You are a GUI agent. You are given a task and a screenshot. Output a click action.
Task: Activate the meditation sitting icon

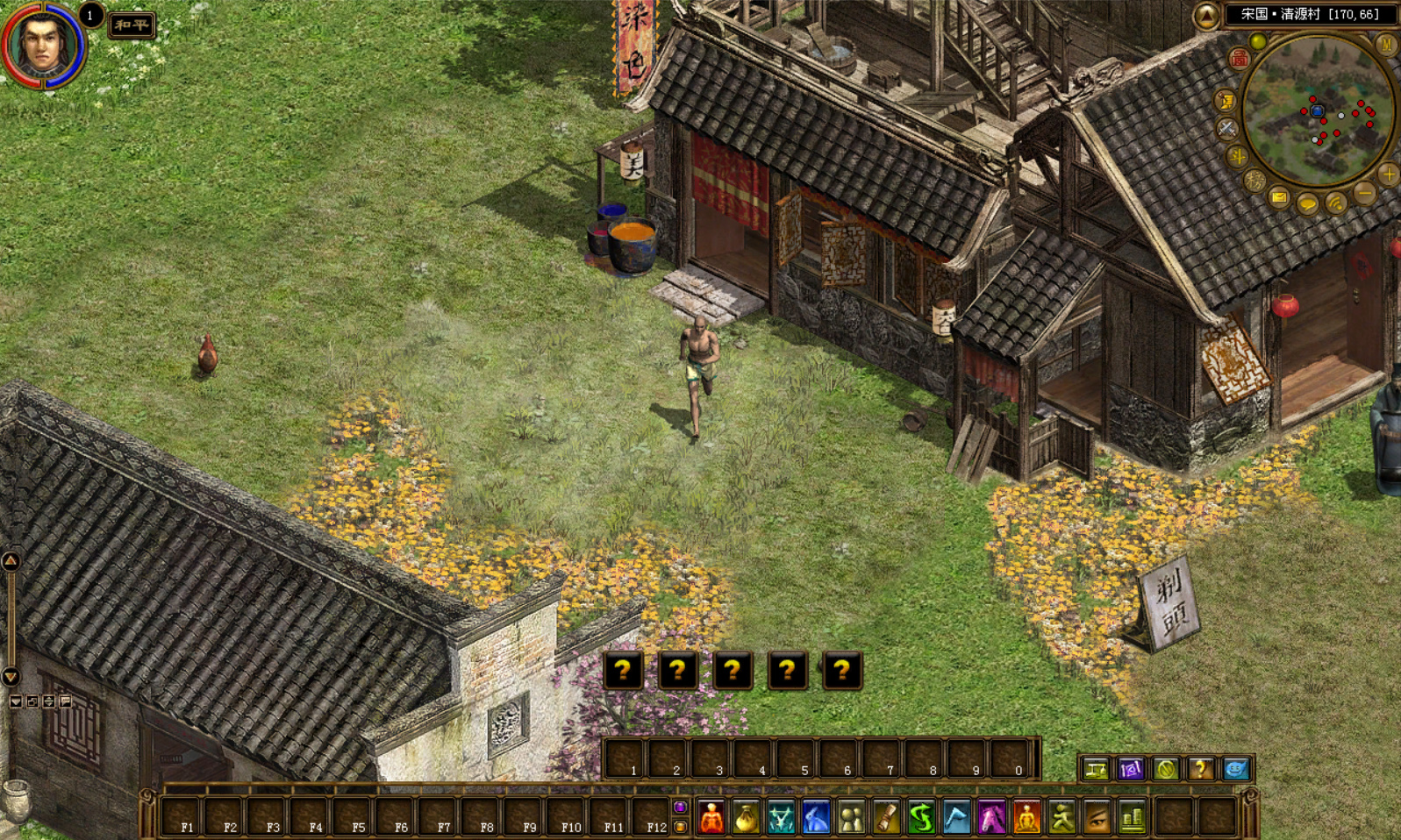click(x=1026, y=818)
